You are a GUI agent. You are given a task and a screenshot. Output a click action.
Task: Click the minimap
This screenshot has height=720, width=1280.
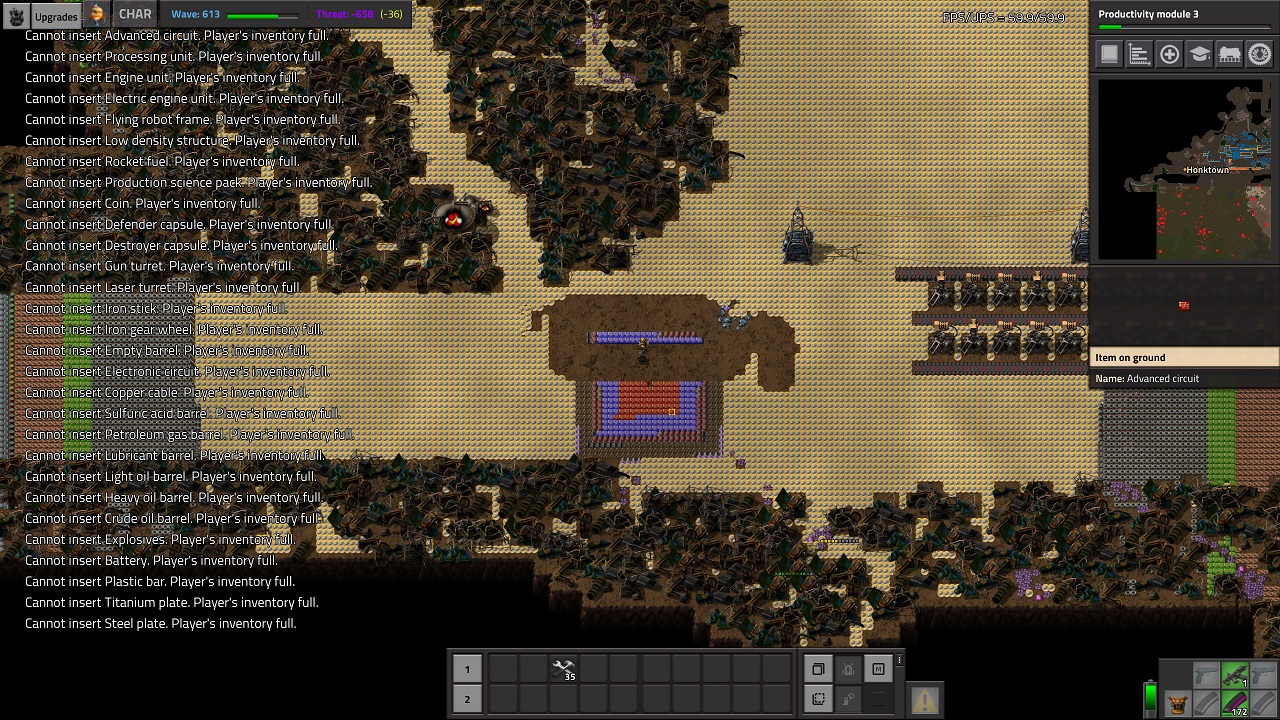1184,169
